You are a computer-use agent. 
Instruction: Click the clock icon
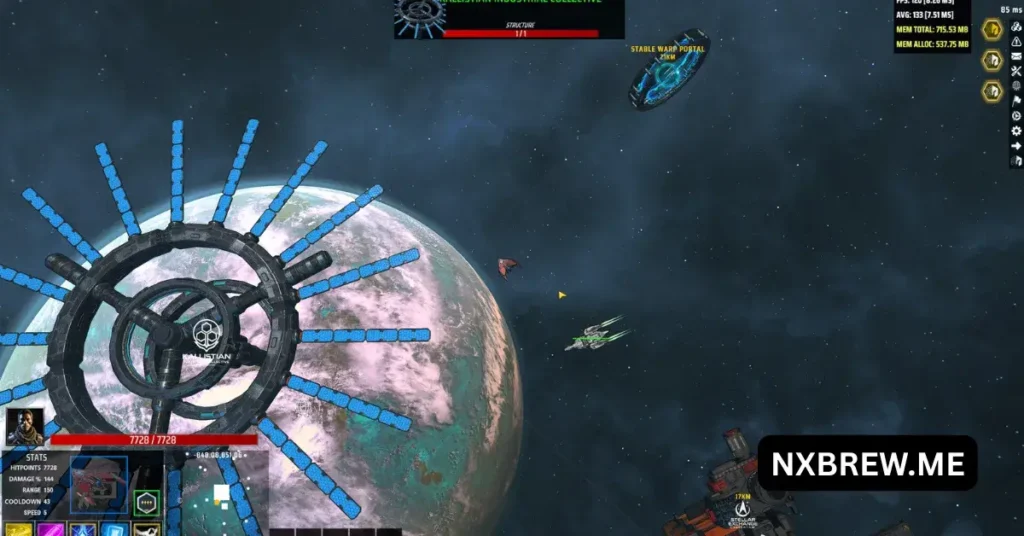pyautogui.click(x=1017, y=115)
